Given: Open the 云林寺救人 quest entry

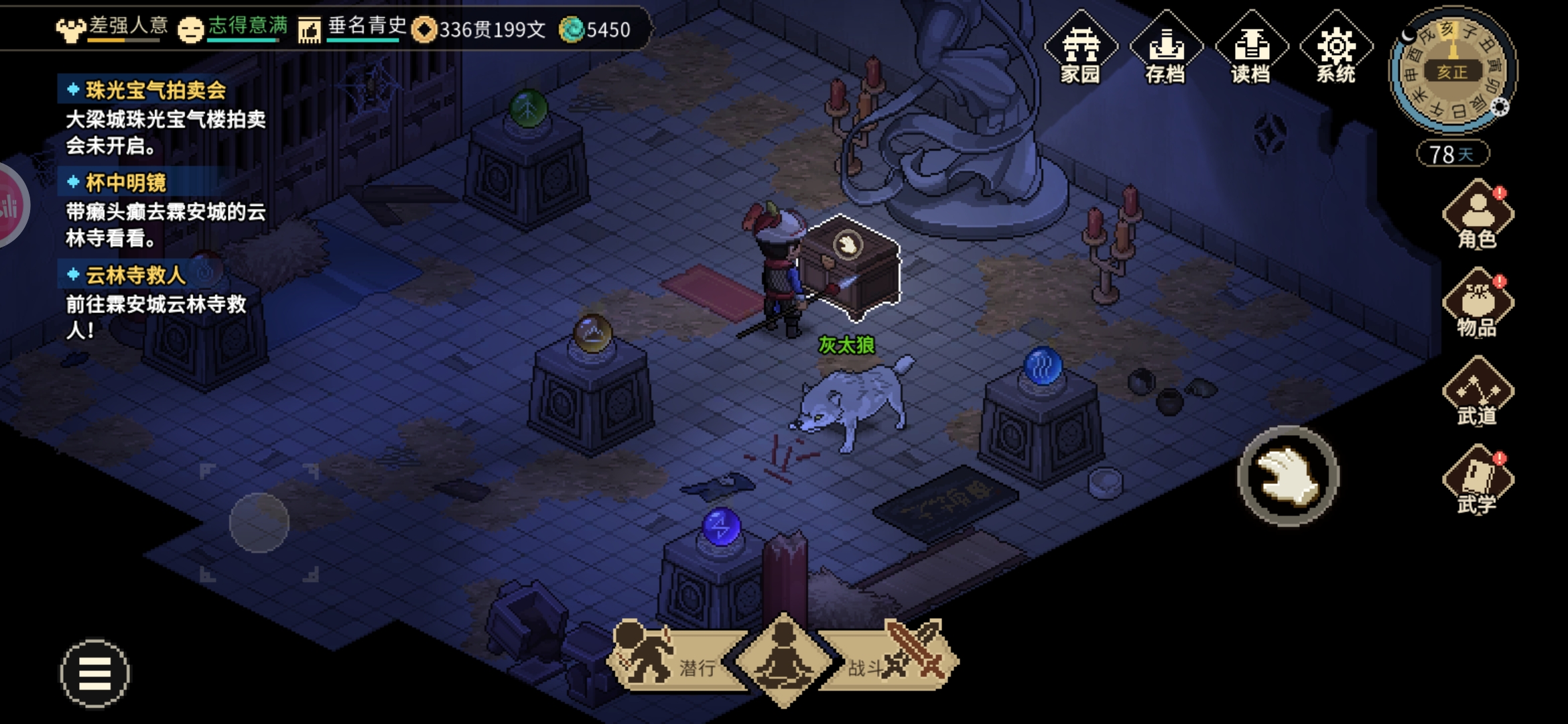Looking at the screenshot, I should [x=135, y=275].
